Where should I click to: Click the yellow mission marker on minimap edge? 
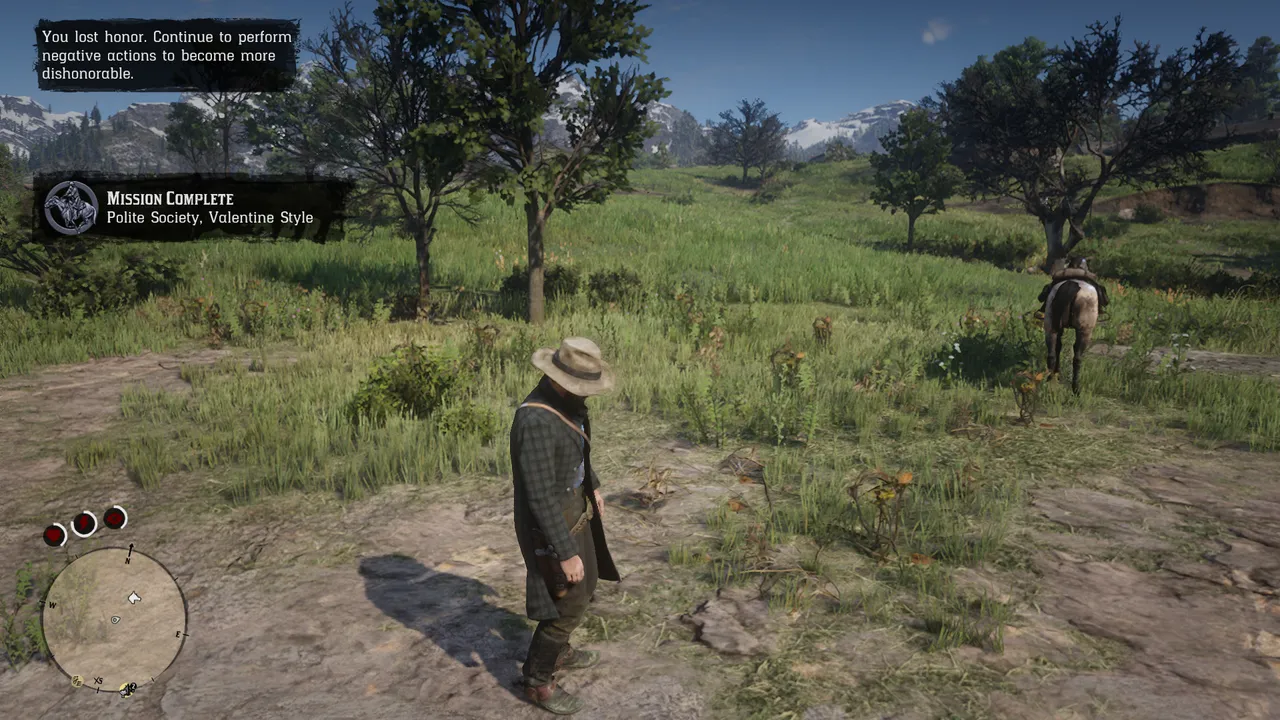tap(77, 681)
